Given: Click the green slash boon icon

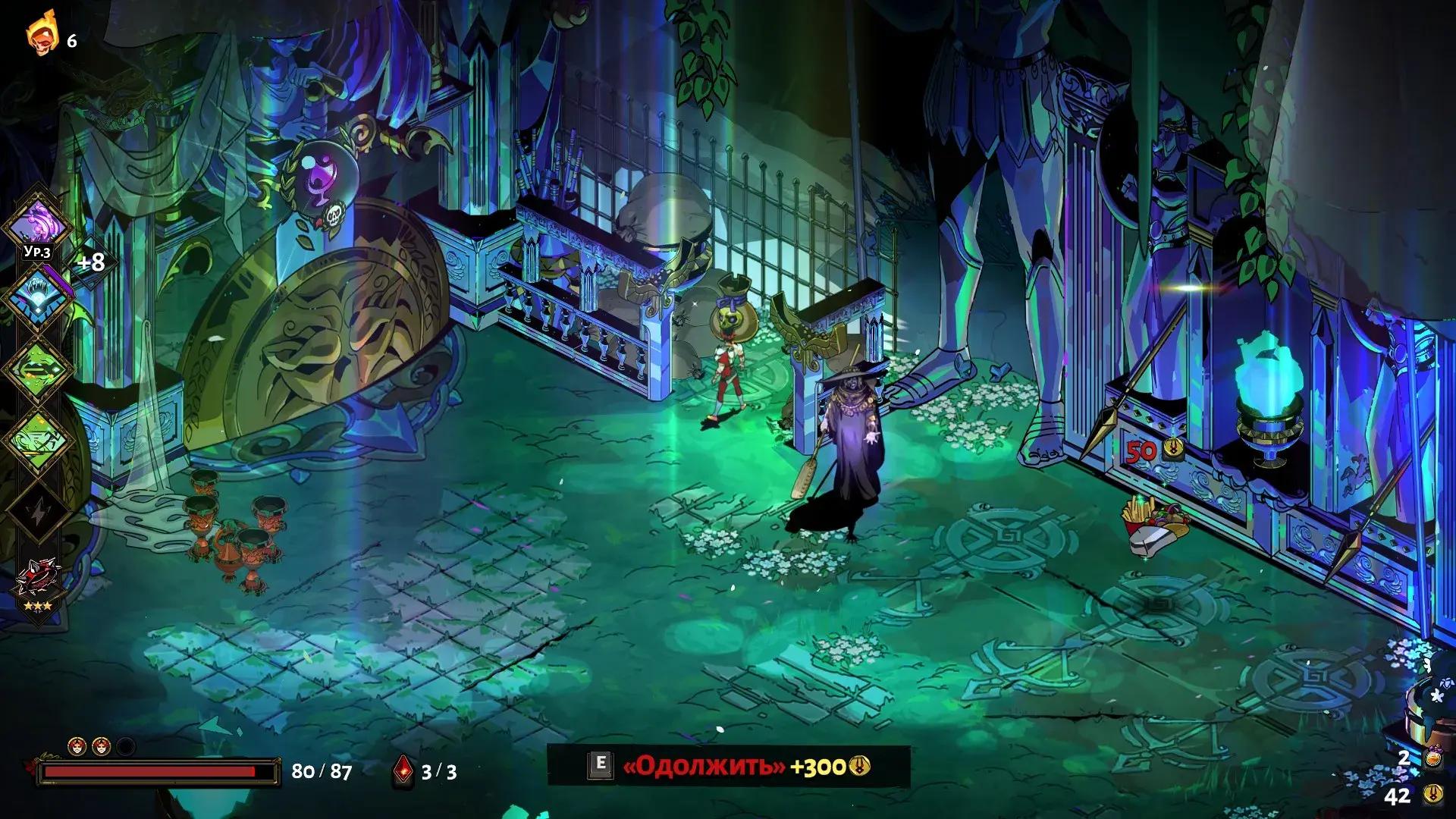Looking at the screenshot, I should [37, 441].
